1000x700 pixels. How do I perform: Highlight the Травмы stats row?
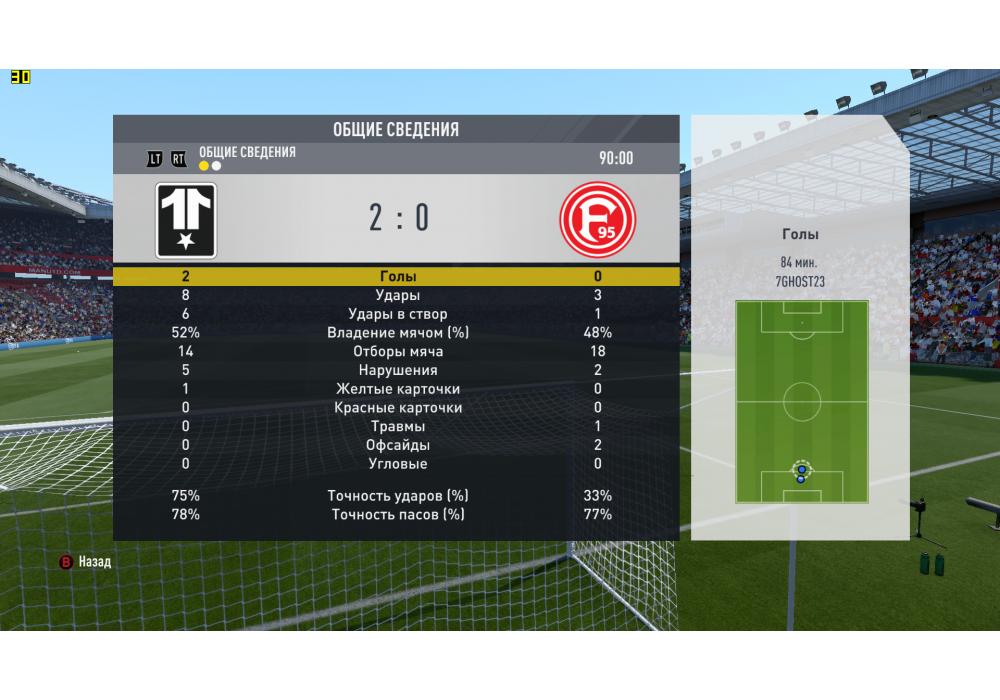point(397,427)
